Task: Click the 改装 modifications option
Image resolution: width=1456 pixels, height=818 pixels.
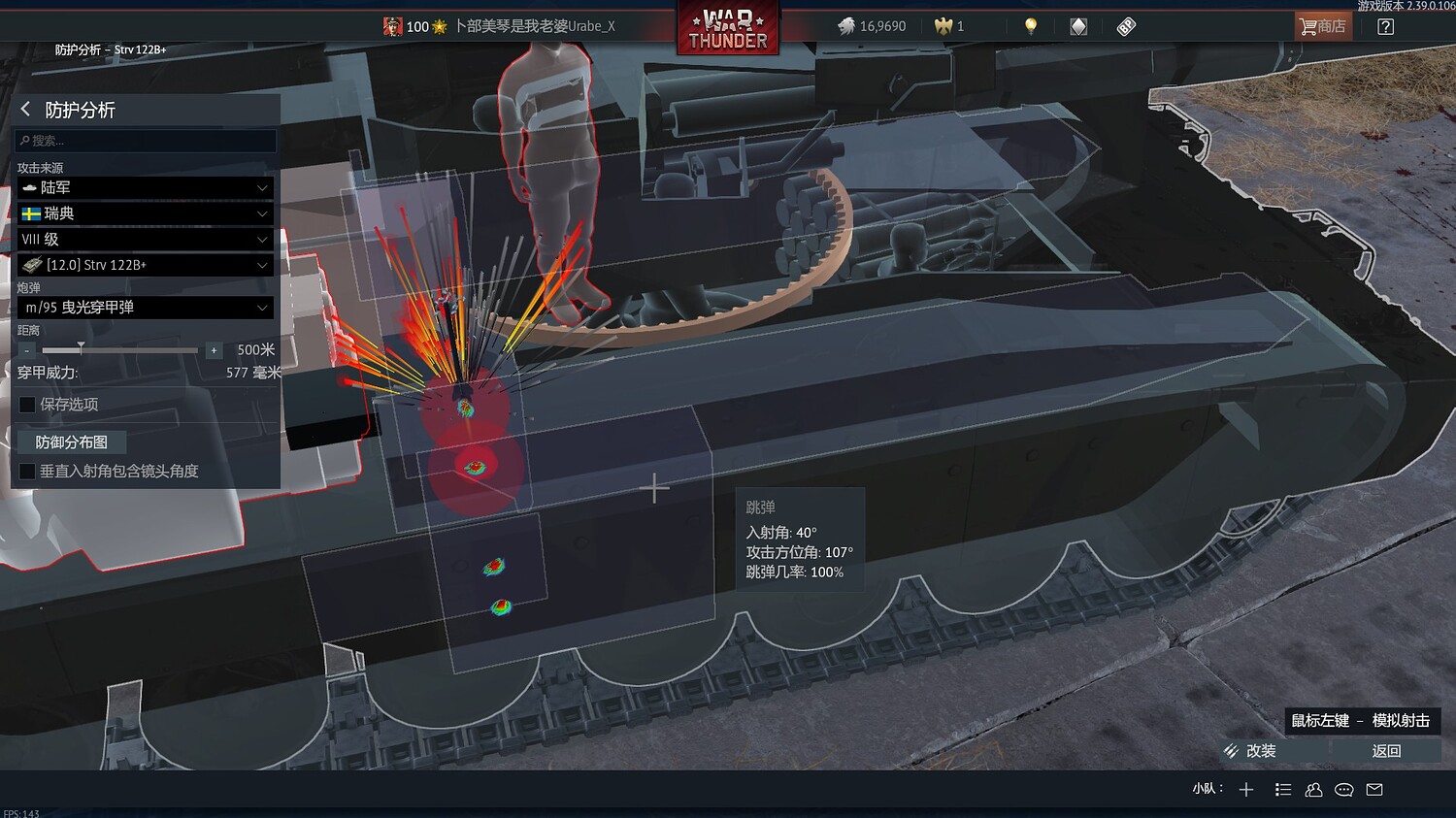Action: (x=1259, y=750)
